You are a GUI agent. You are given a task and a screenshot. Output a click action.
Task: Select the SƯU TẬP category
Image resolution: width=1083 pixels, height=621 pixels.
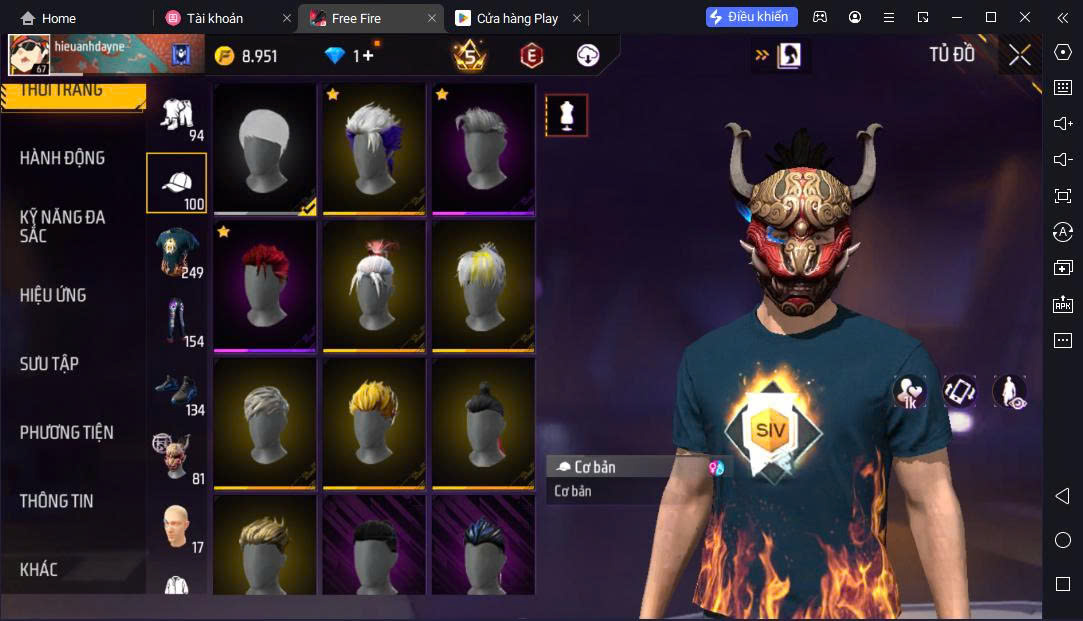(49, 364)
